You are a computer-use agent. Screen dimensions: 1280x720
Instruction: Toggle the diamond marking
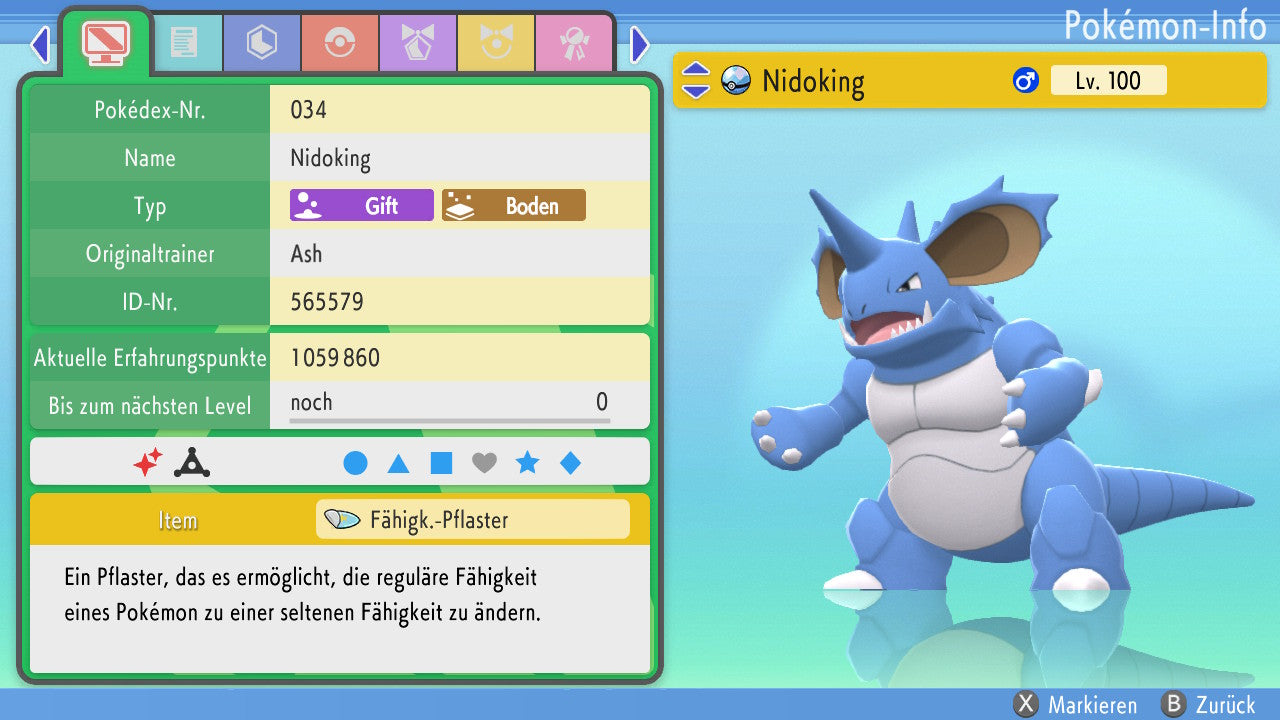coord(570,463)
